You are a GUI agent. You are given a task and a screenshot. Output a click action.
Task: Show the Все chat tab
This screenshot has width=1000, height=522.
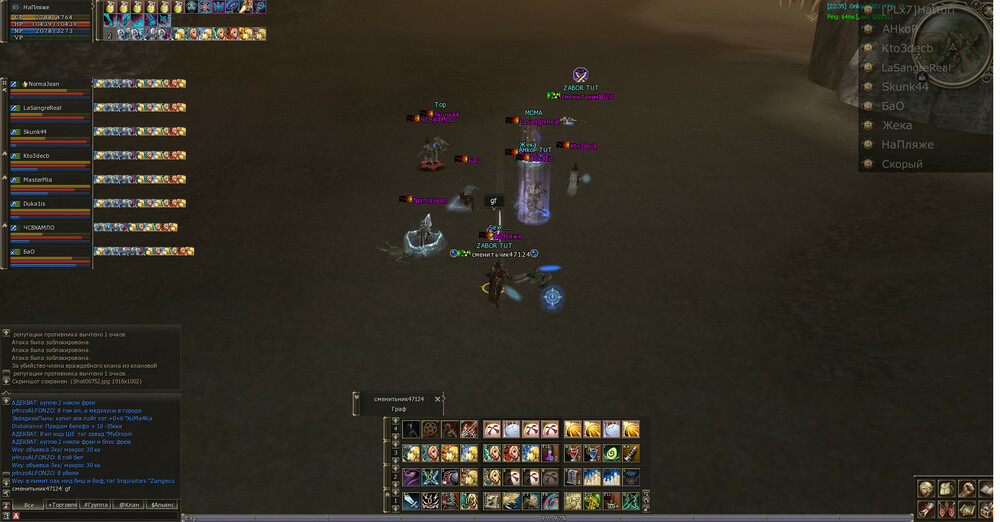point(28,505)
